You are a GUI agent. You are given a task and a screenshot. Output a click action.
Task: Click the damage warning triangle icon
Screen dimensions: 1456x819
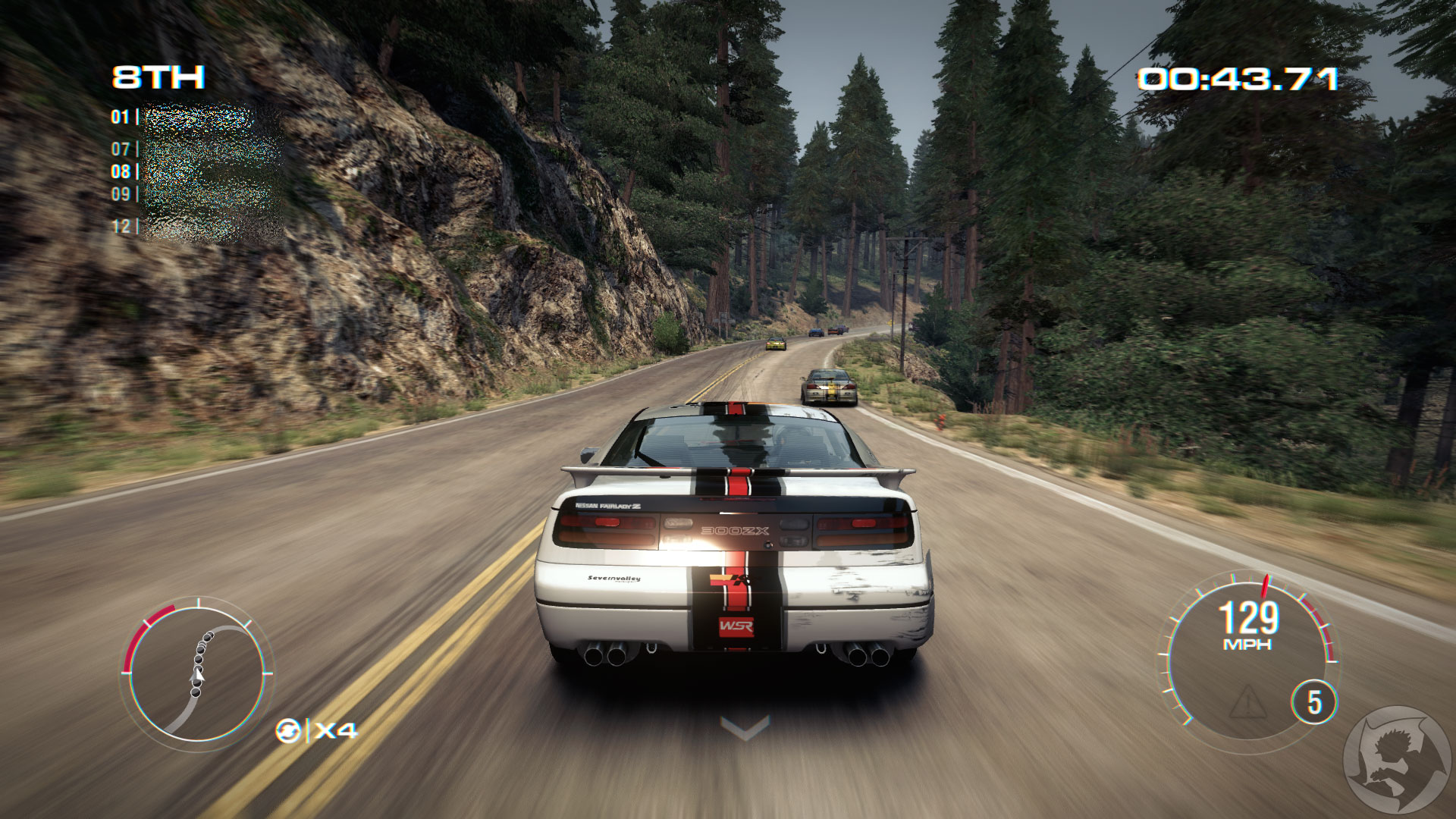coord(1247,703)
